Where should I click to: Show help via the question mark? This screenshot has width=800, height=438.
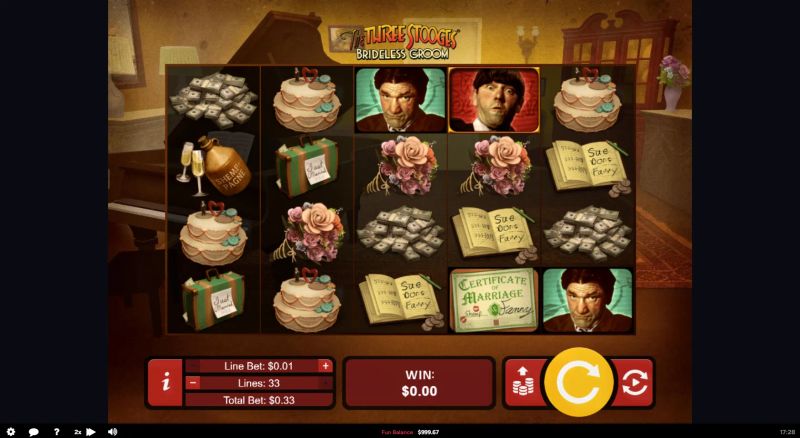[x=56, y=432]
